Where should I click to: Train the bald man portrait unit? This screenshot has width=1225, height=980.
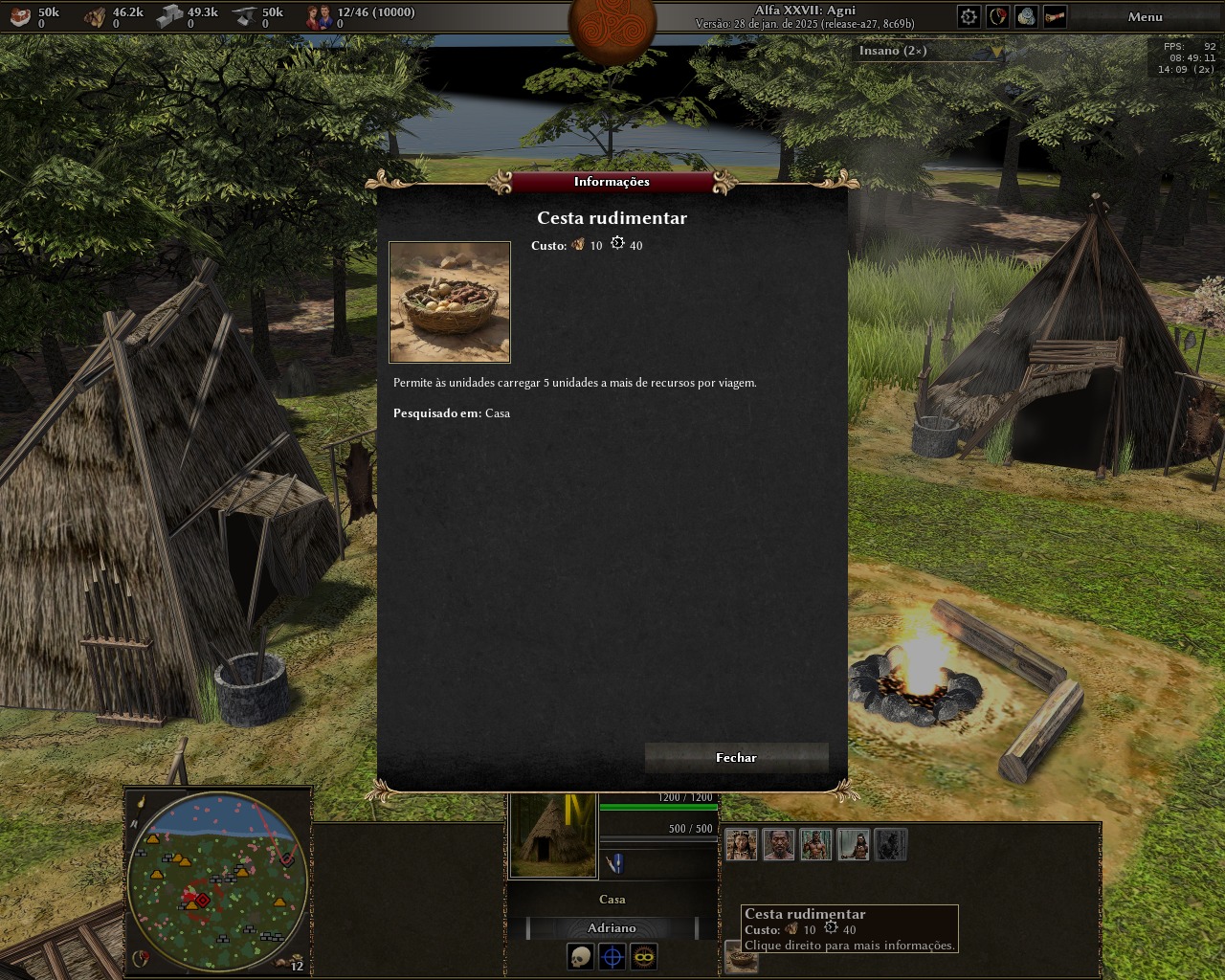[x=779, y=845]
